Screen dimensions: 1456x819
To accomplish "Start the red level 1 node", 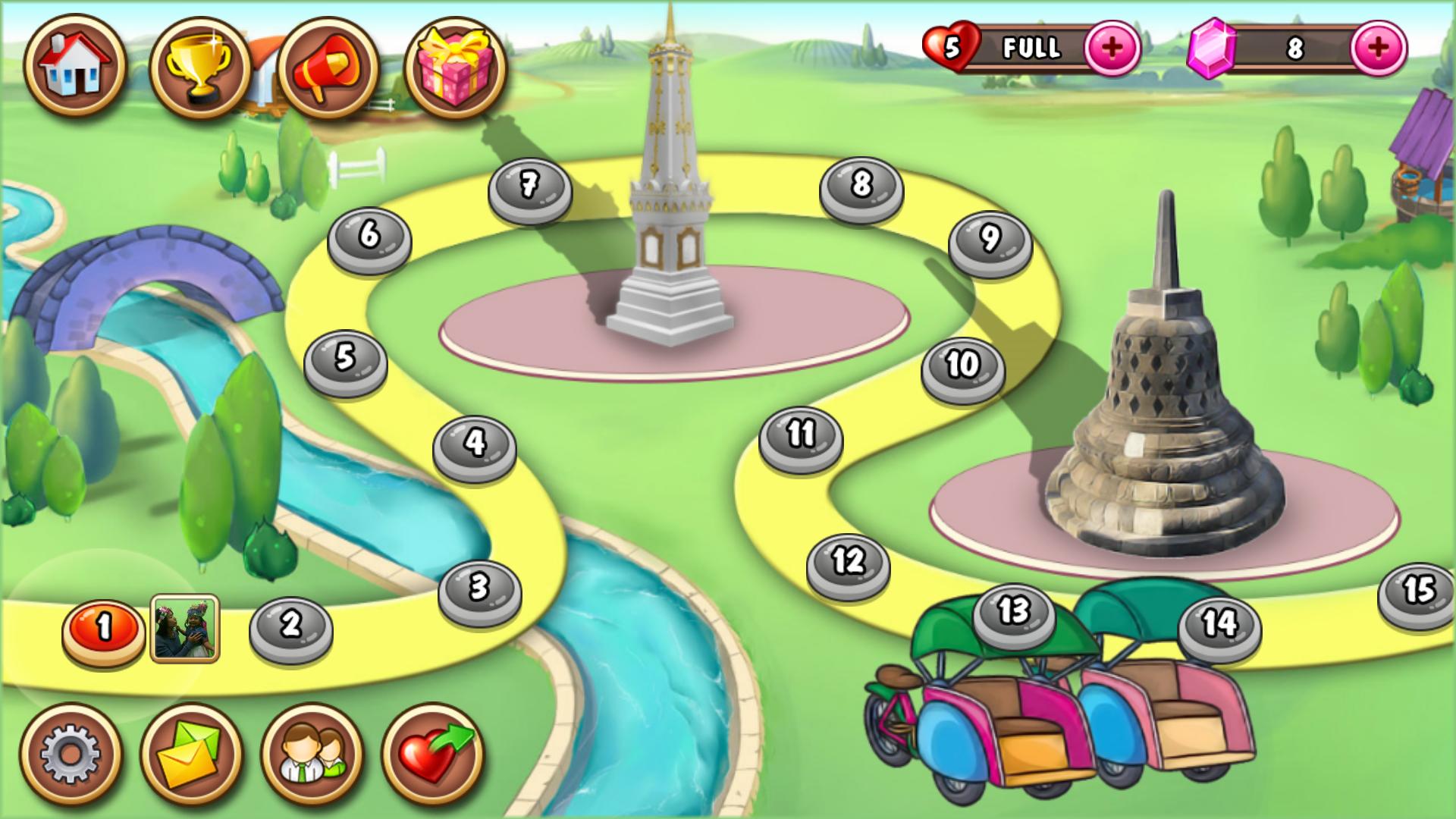I will pyautogui.click(x=104, y=629).
